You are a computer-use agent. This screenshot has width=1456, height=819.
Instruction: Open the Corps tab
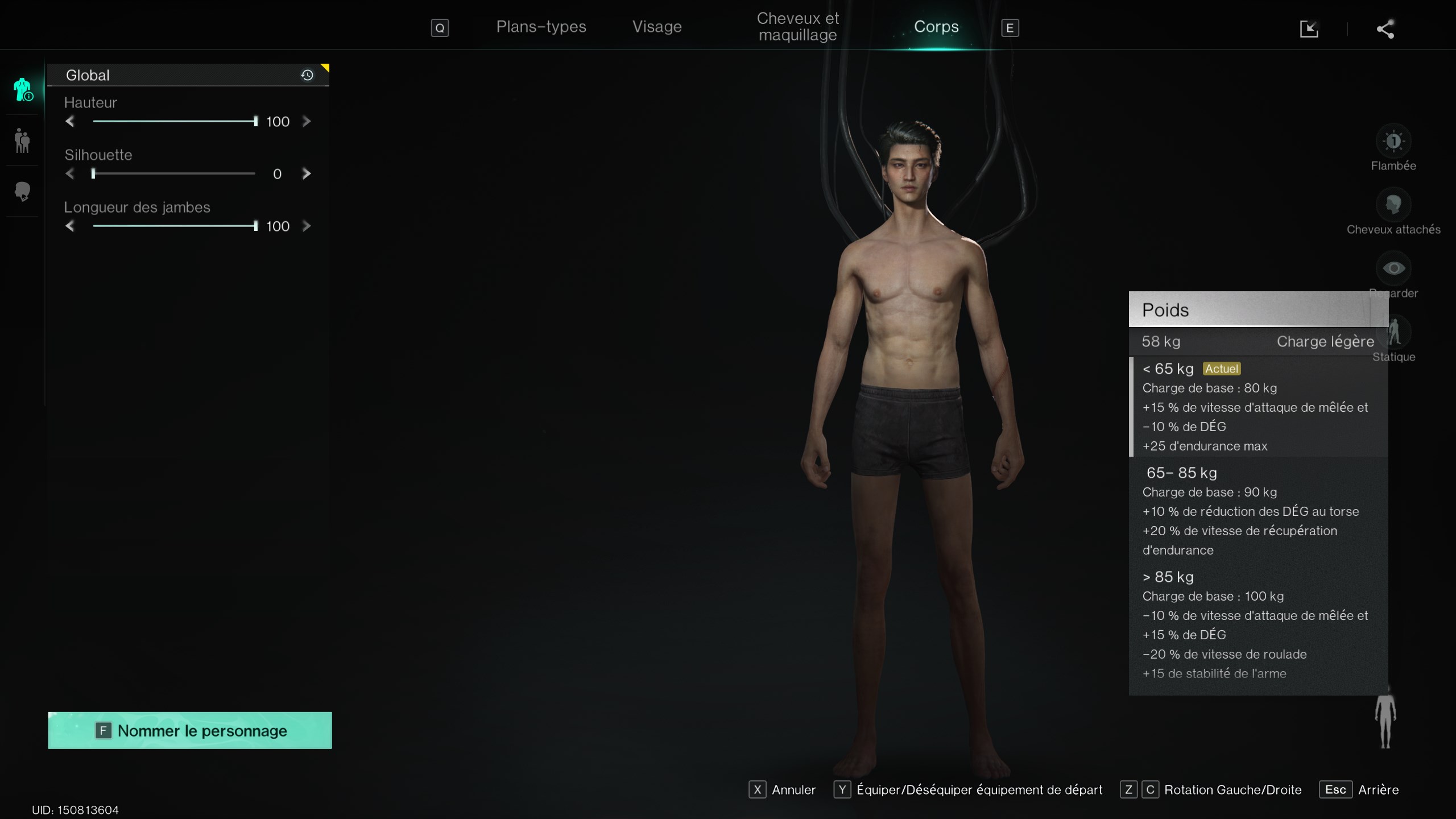(936, 27)
